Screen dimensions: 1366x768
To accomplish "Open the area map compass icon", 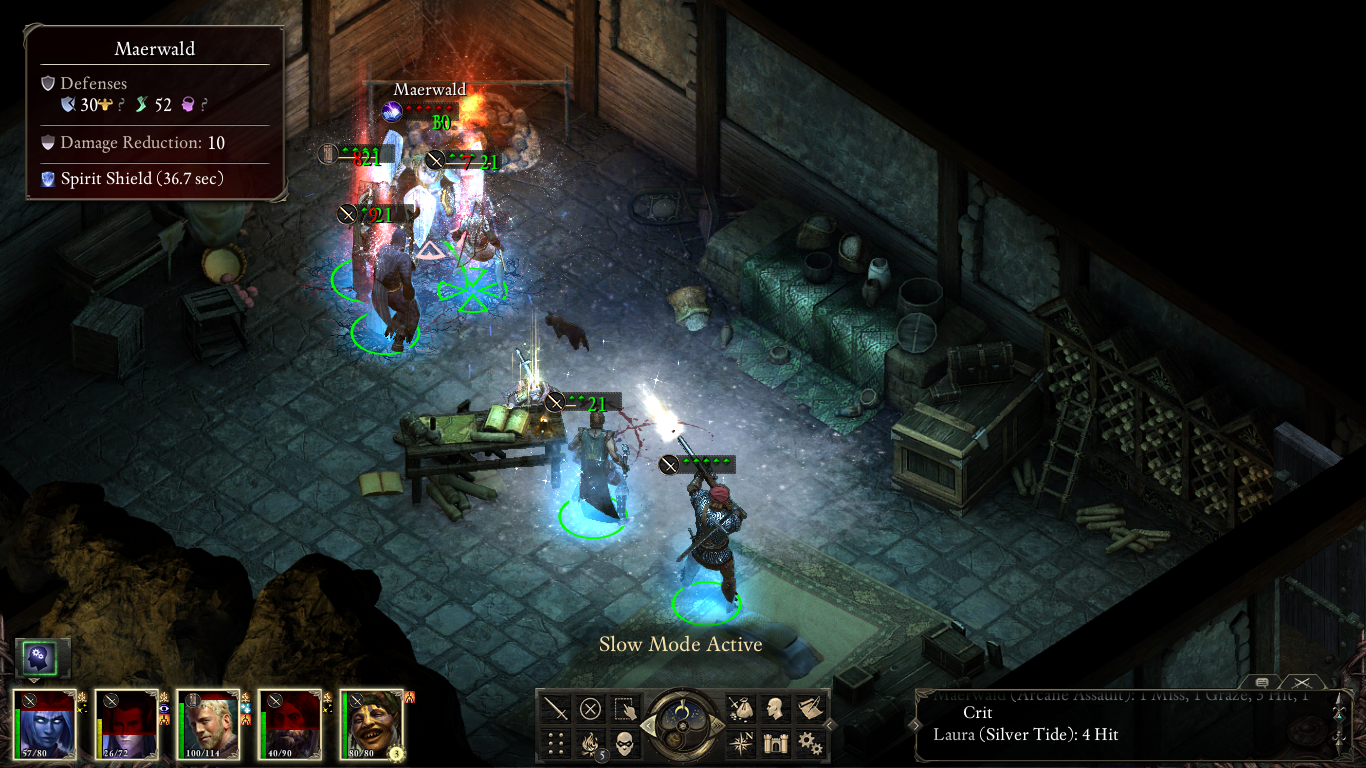I will 741,743.
